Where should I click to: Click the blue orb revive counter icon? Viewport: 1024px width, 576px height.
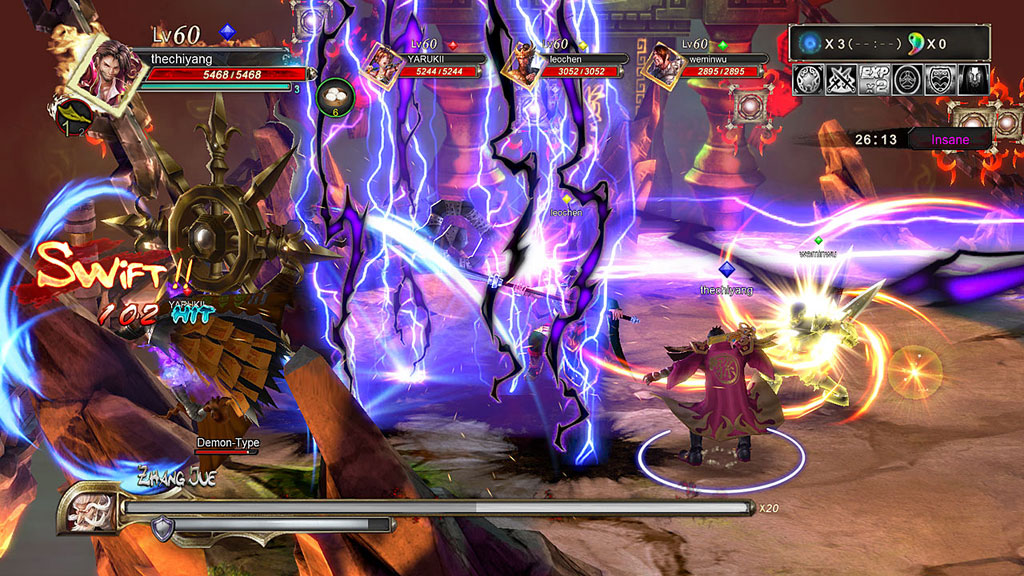[x=809, y=43]
